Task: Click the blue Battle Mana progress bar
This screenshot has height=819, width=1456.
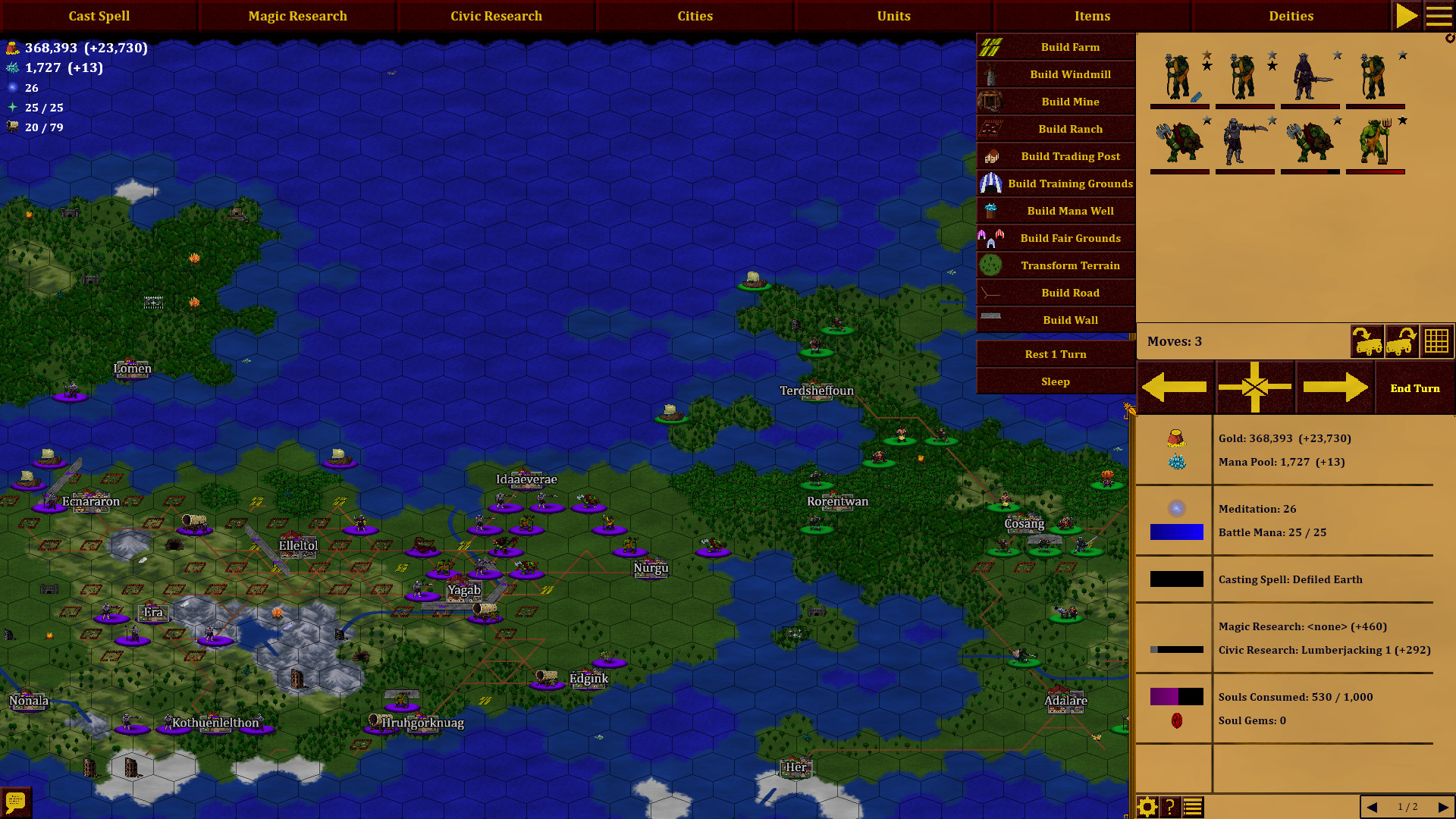Action: (1178, 532)
